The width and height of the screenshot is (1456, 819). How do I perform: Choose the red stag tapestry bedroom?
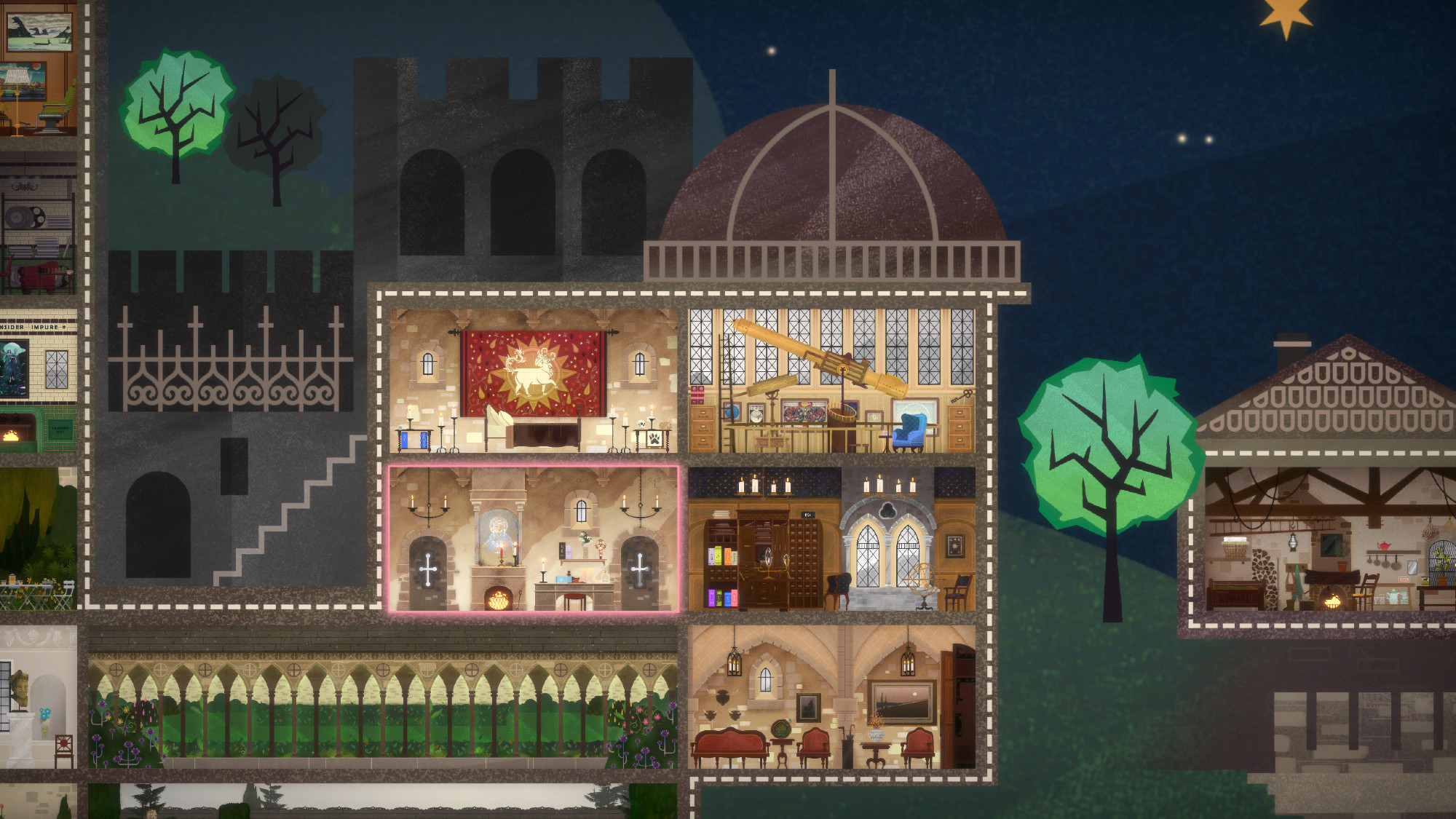533,381
